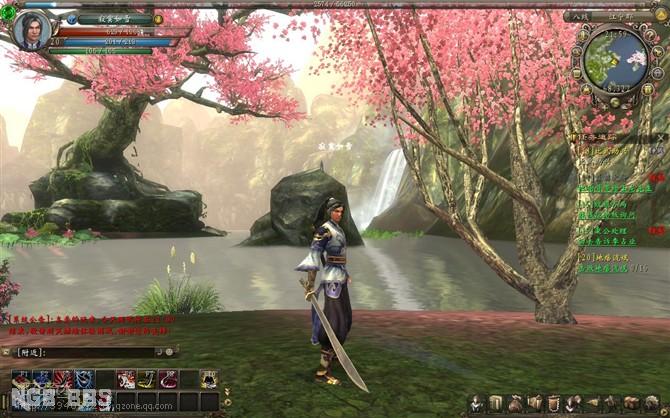Open the inventory pouch bag icon

coord(514,403)
